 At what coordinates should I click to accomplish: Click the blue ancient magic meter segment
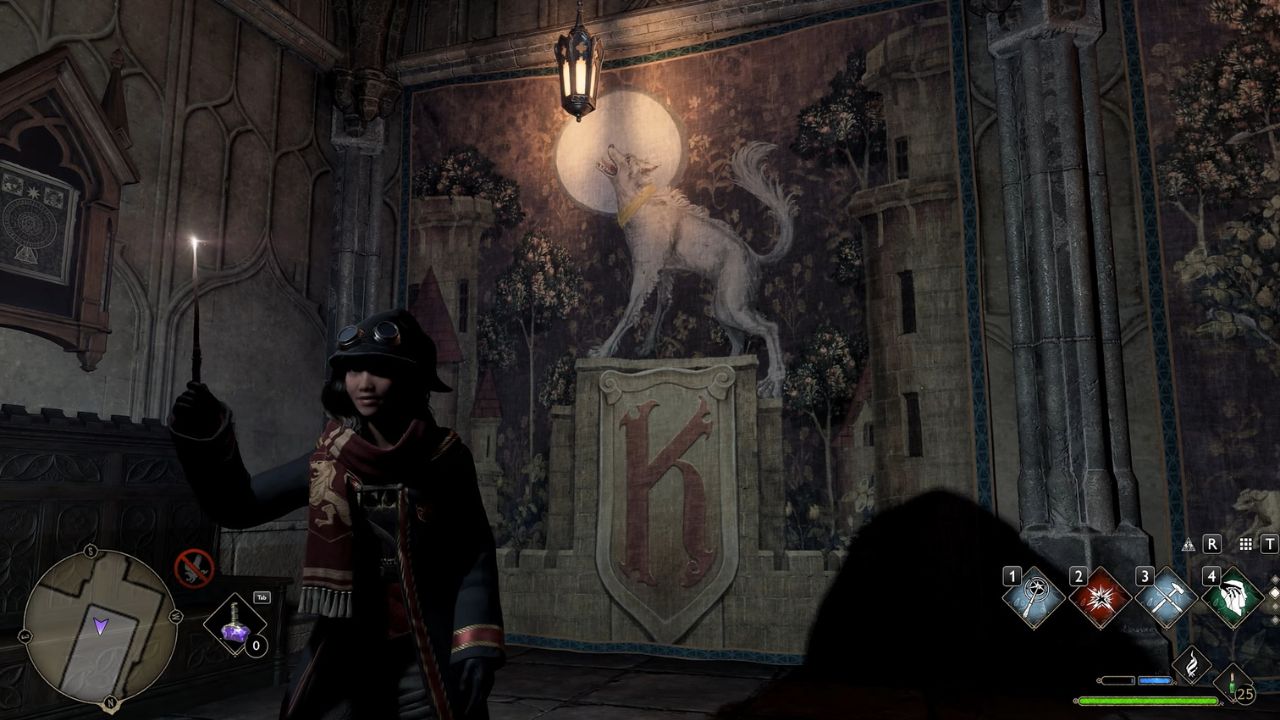pyautogui.click(x=1155, y=679)
